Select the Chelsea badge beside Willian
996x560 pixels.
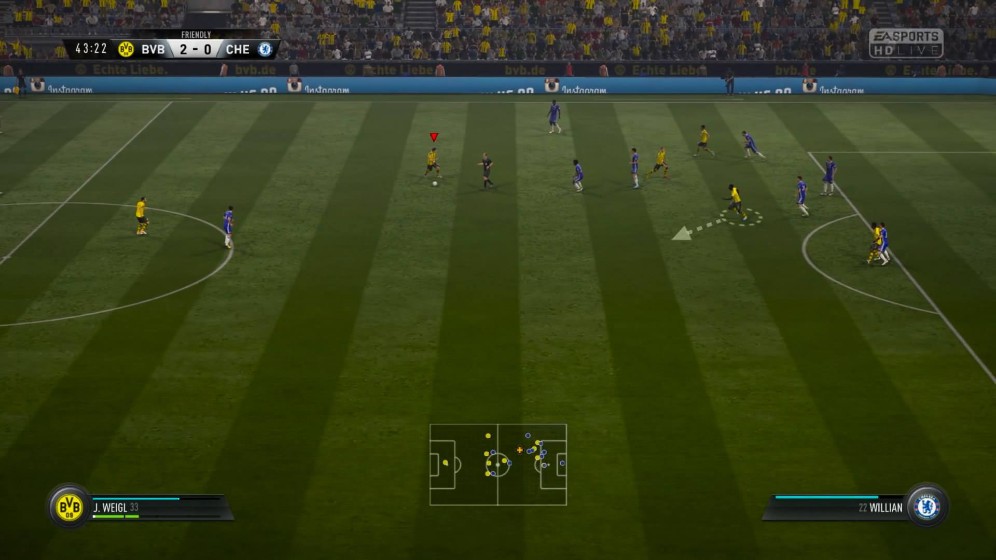pos(927,506)
